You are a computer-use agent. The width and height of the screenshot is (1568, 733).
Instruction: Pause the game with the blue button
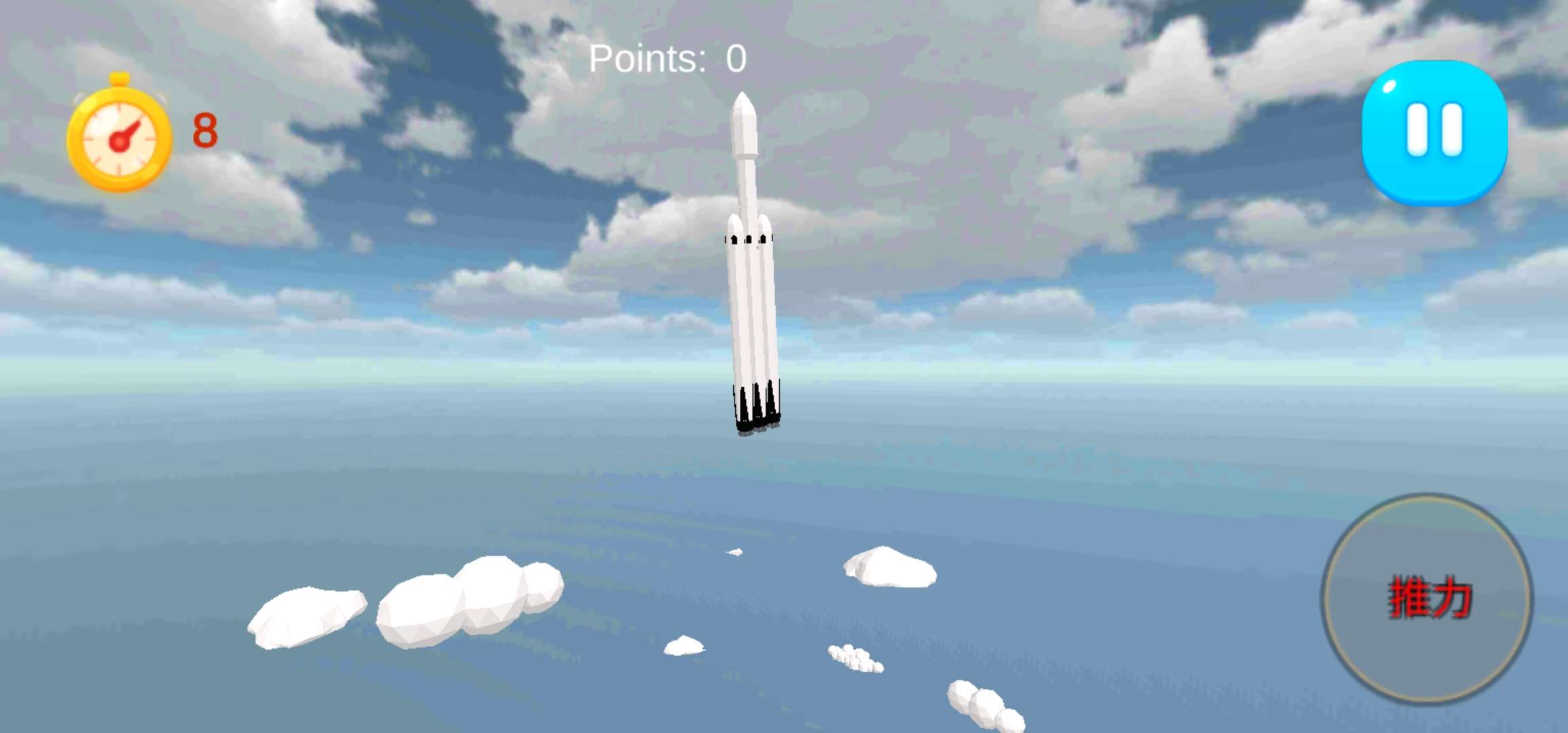tap(1434, 132)
